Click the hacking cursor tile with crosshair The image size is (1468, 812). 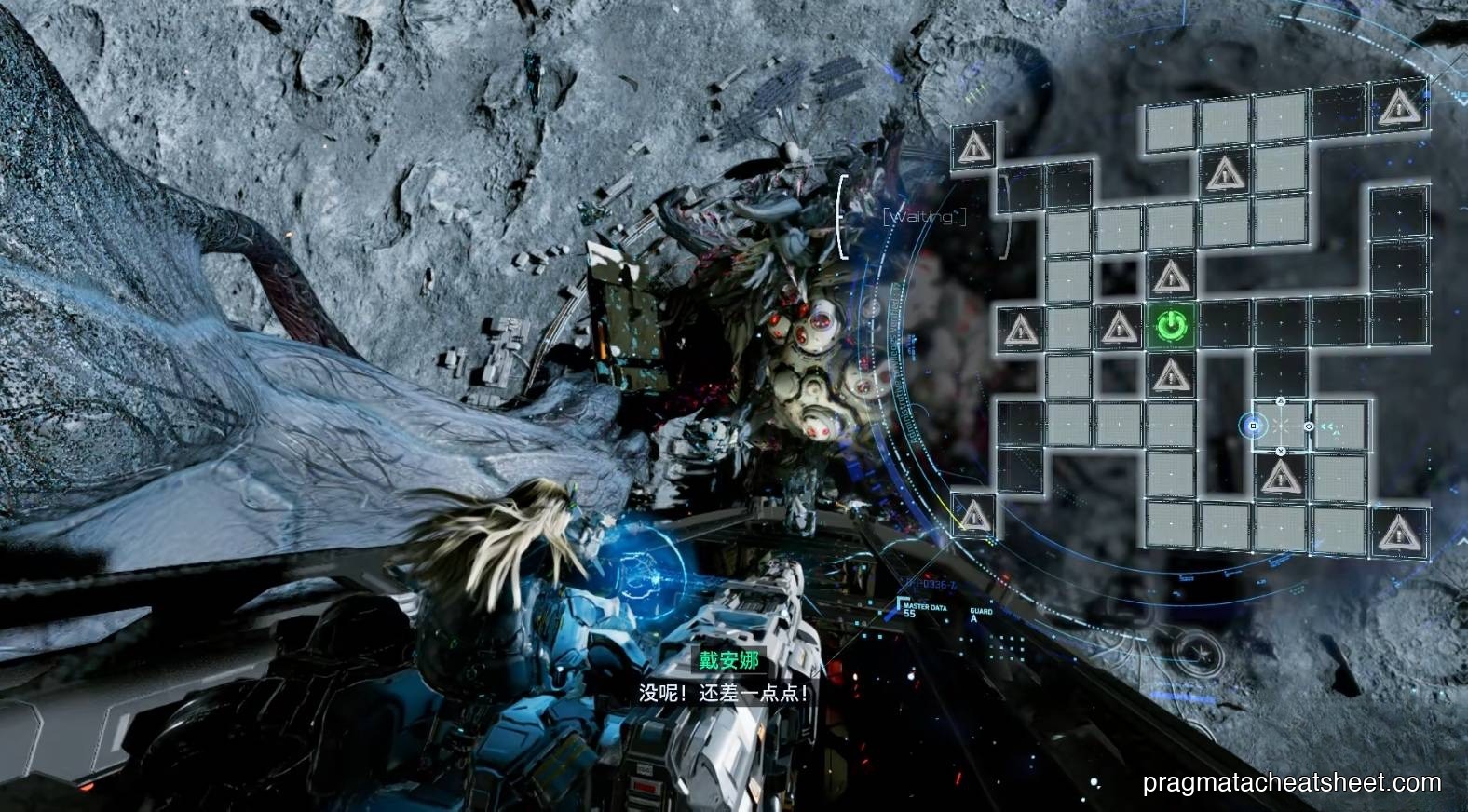point(1280,426)
